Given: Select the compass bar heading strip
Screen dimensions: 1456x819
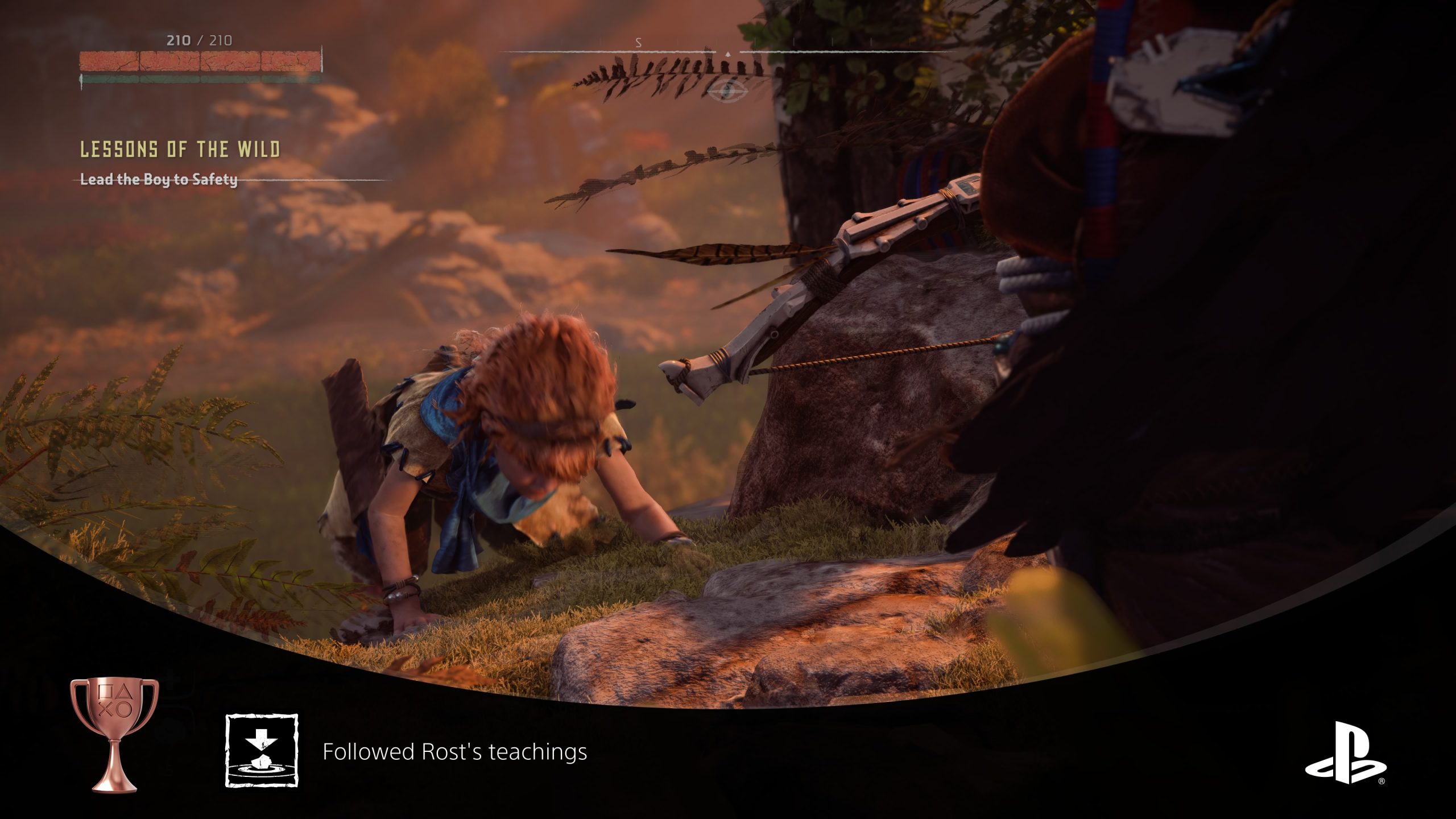Looking at the screenshot, I should pos(728,51).
